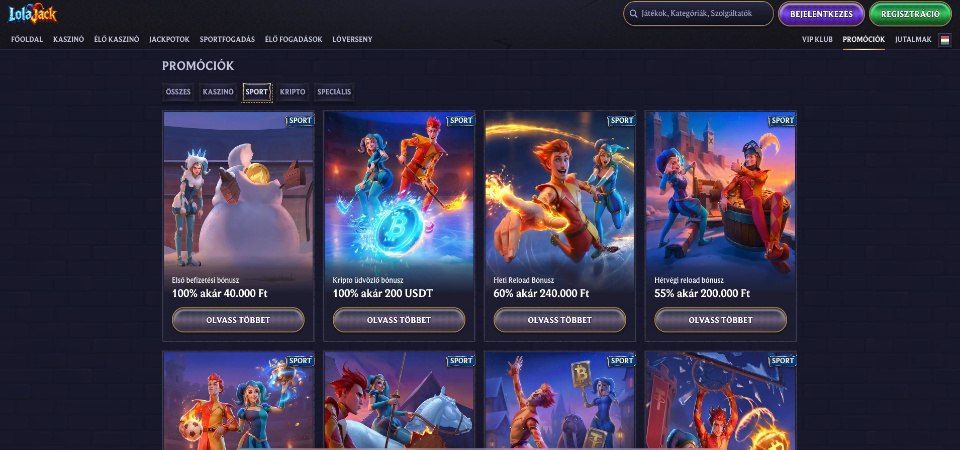This screenshot has width=960, height=450.
Task: Select the Lóverseny menu item
Action: [352, 39]
